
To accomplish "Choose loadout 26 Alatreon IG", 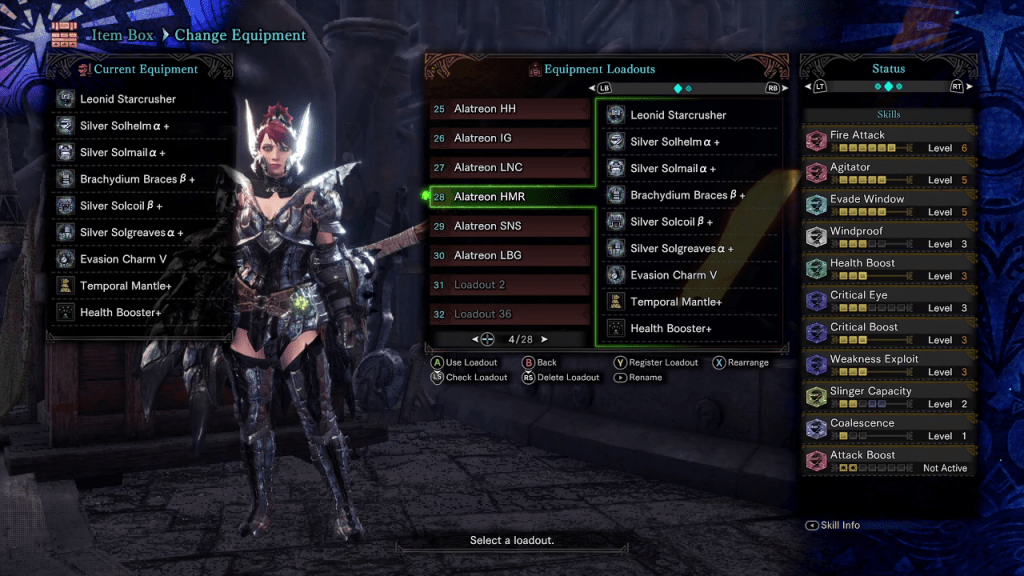I will [x=510, y=138].
